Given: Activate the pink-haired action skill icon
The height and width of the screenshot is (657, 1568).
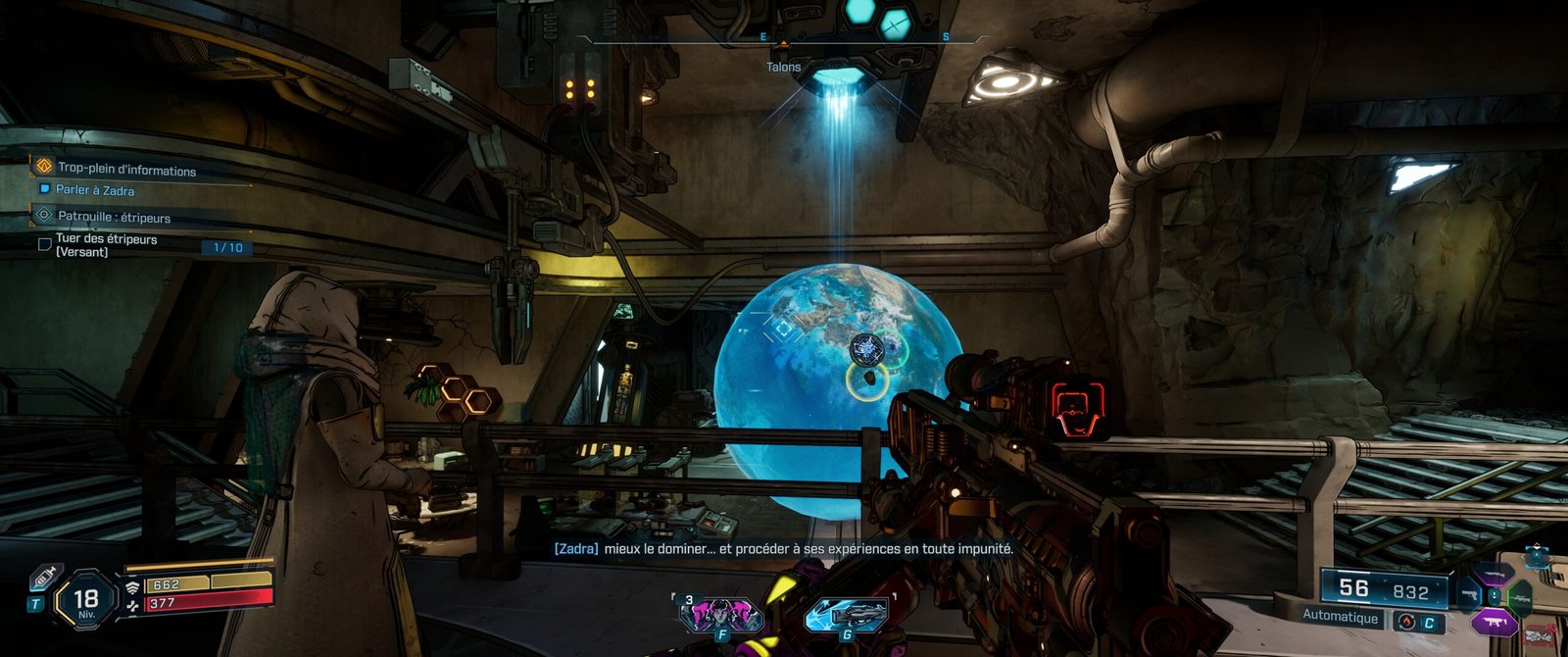Looking at the screenshot, I should (x=721, y=615).
